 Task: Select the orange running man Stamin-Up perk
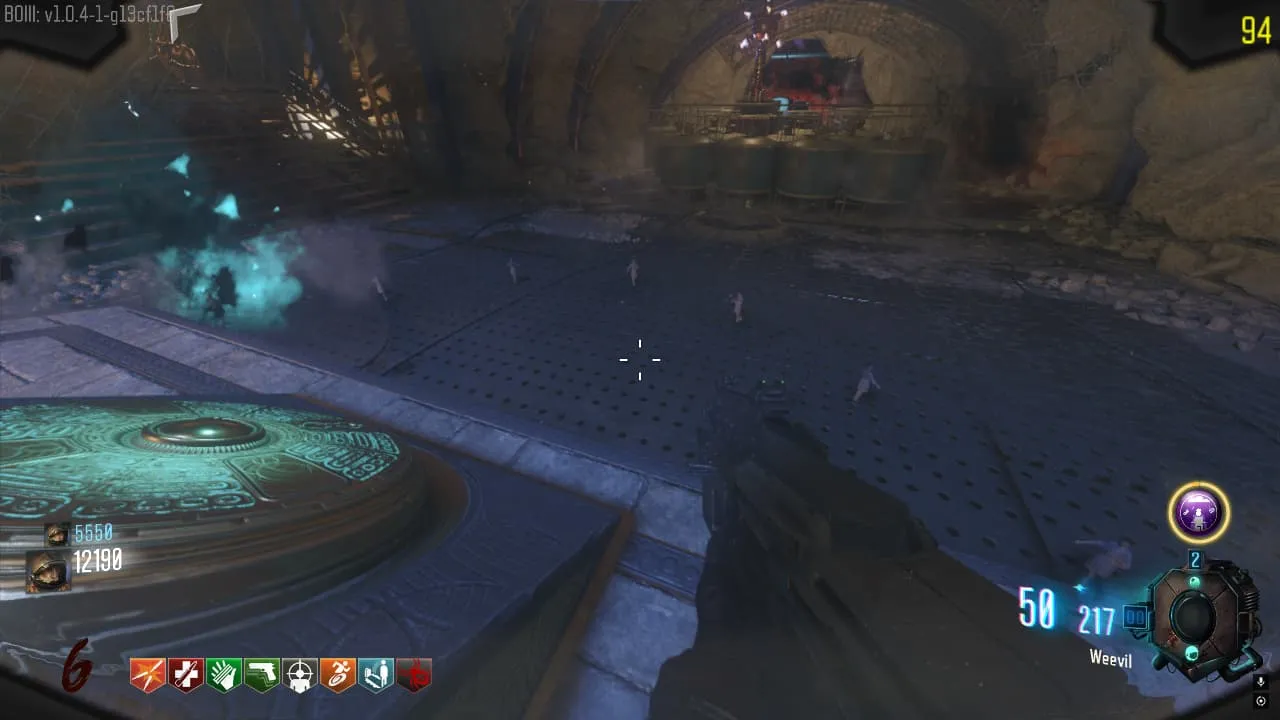pyautogui.click(x=338, y=675)
